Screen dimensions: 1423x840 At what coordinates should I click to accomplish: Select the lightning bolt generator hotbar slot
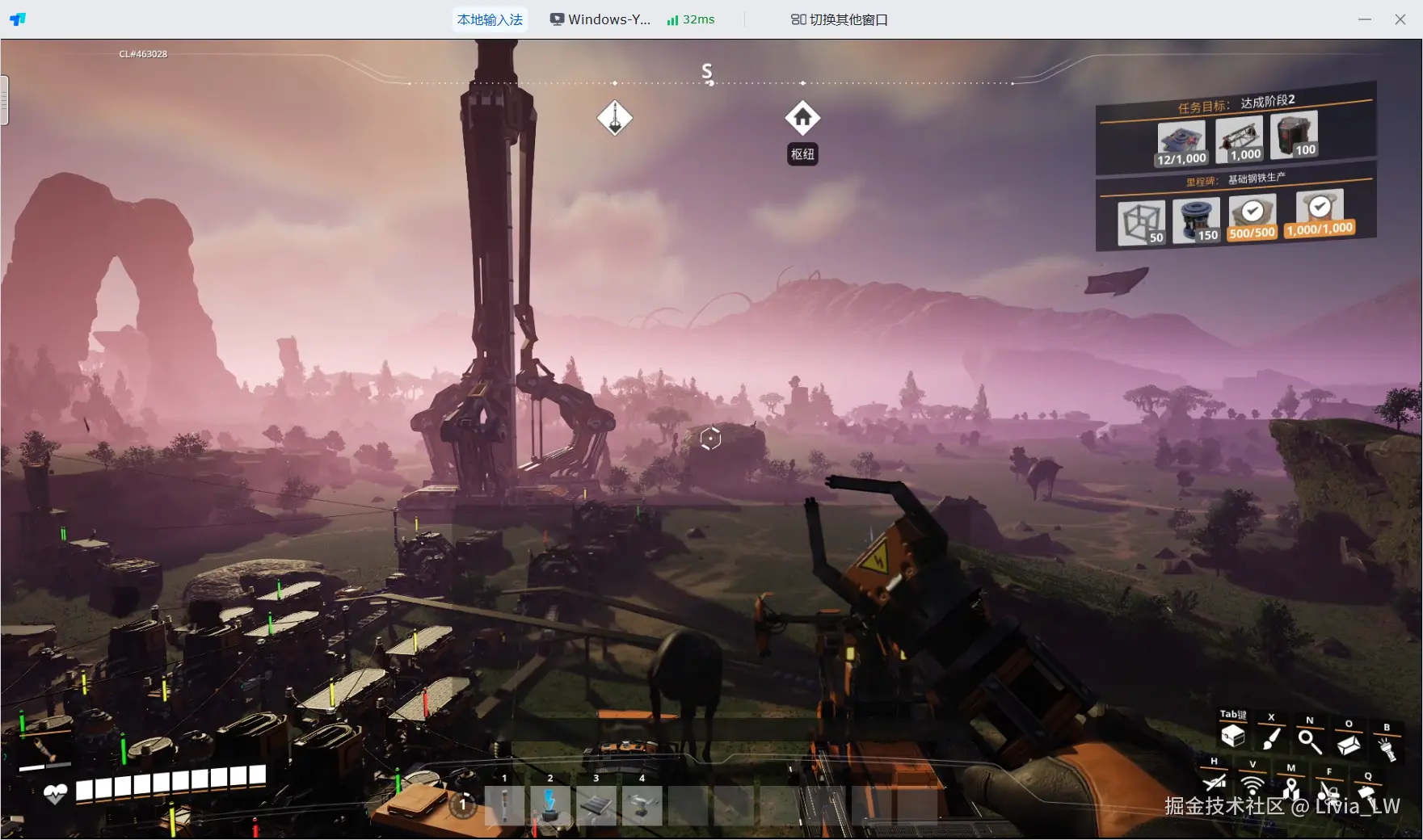pos(550,804)
